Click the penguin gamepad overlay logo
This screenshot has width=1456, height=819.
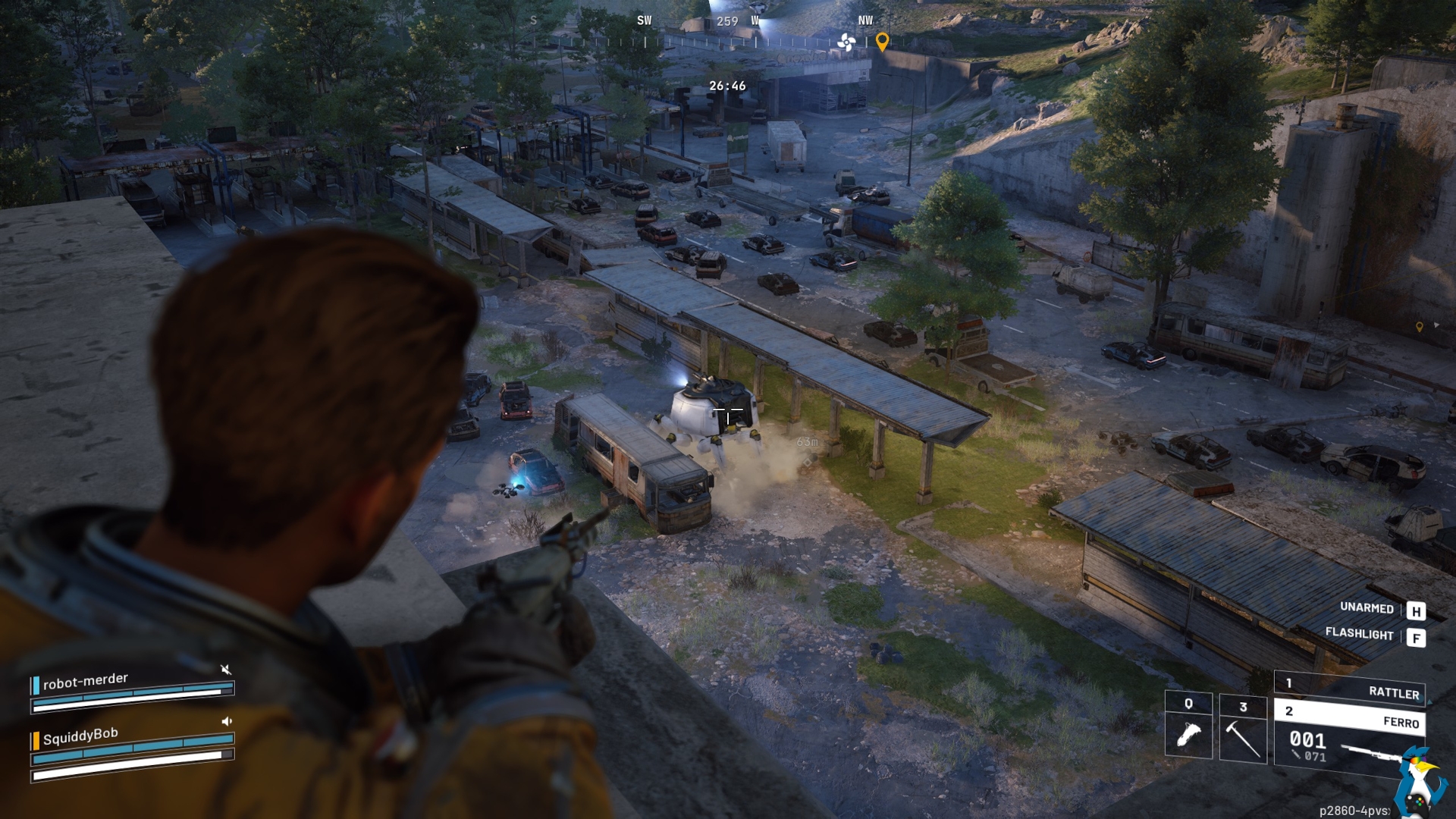pos(1418,781)
